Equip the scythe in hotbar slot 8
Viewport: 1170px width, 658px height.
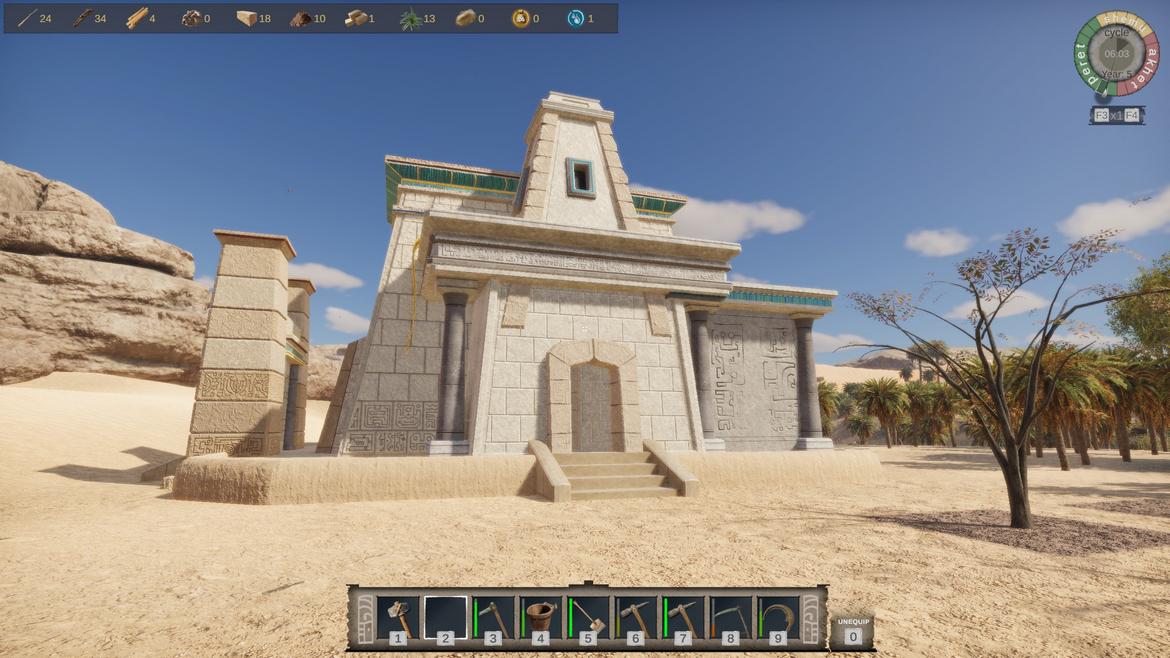click(730, 617)
